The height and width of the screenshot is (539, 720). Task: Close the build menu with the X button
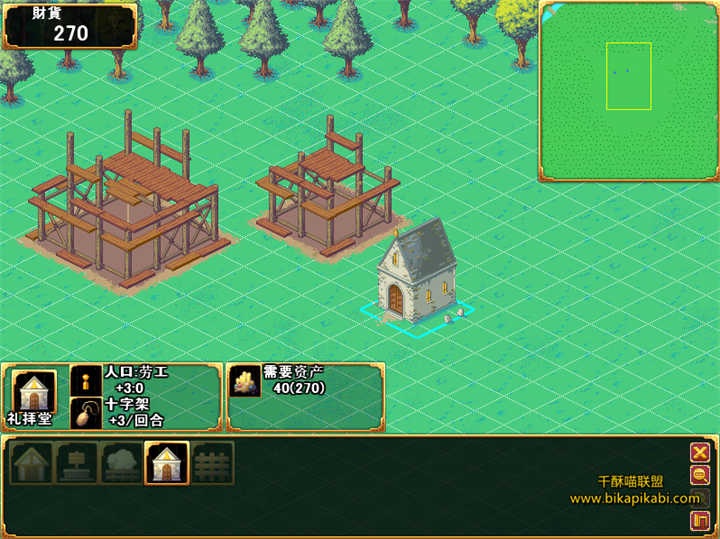coord(700,452)
